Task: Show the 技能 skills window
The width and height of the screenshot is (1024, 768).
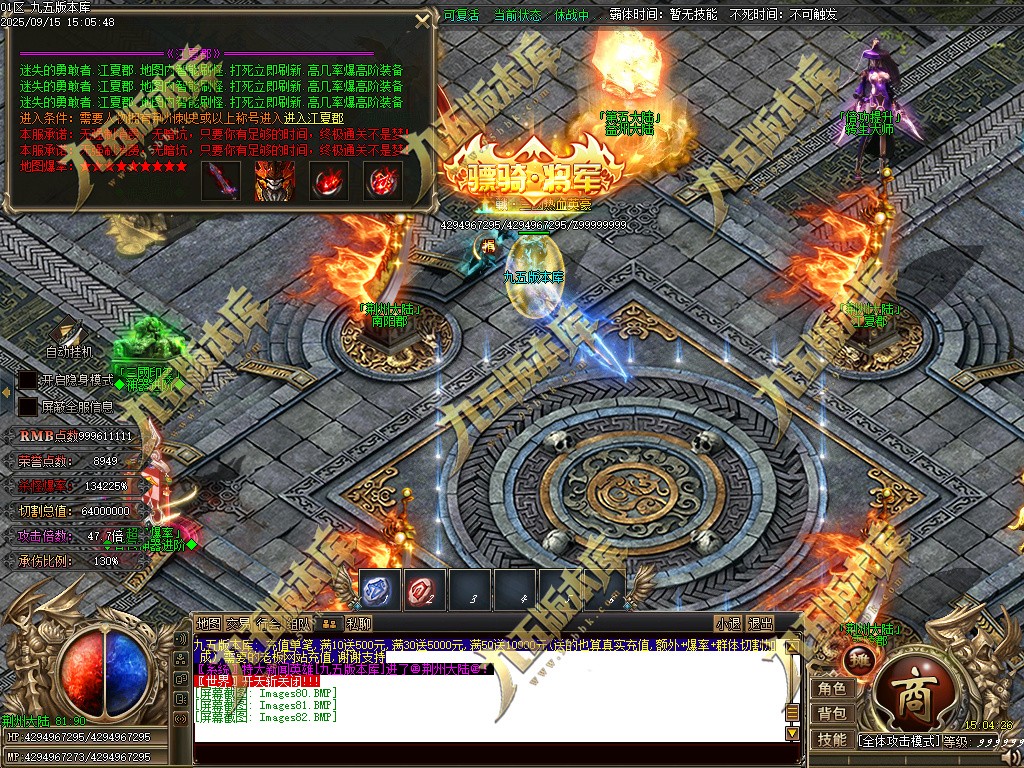Action: 832,740
